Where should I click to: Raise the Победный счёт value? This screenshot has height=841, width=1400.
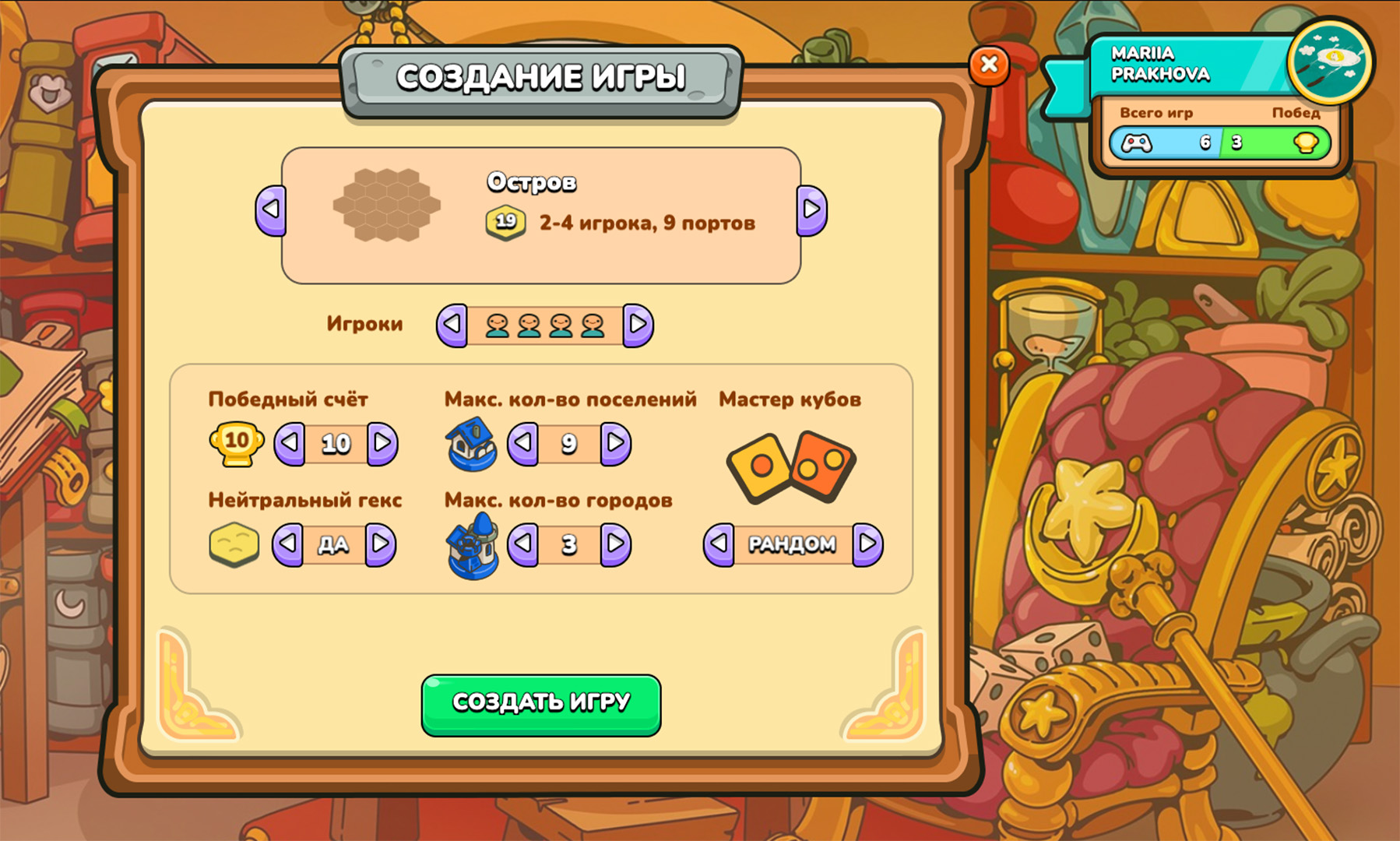[382, 443]
